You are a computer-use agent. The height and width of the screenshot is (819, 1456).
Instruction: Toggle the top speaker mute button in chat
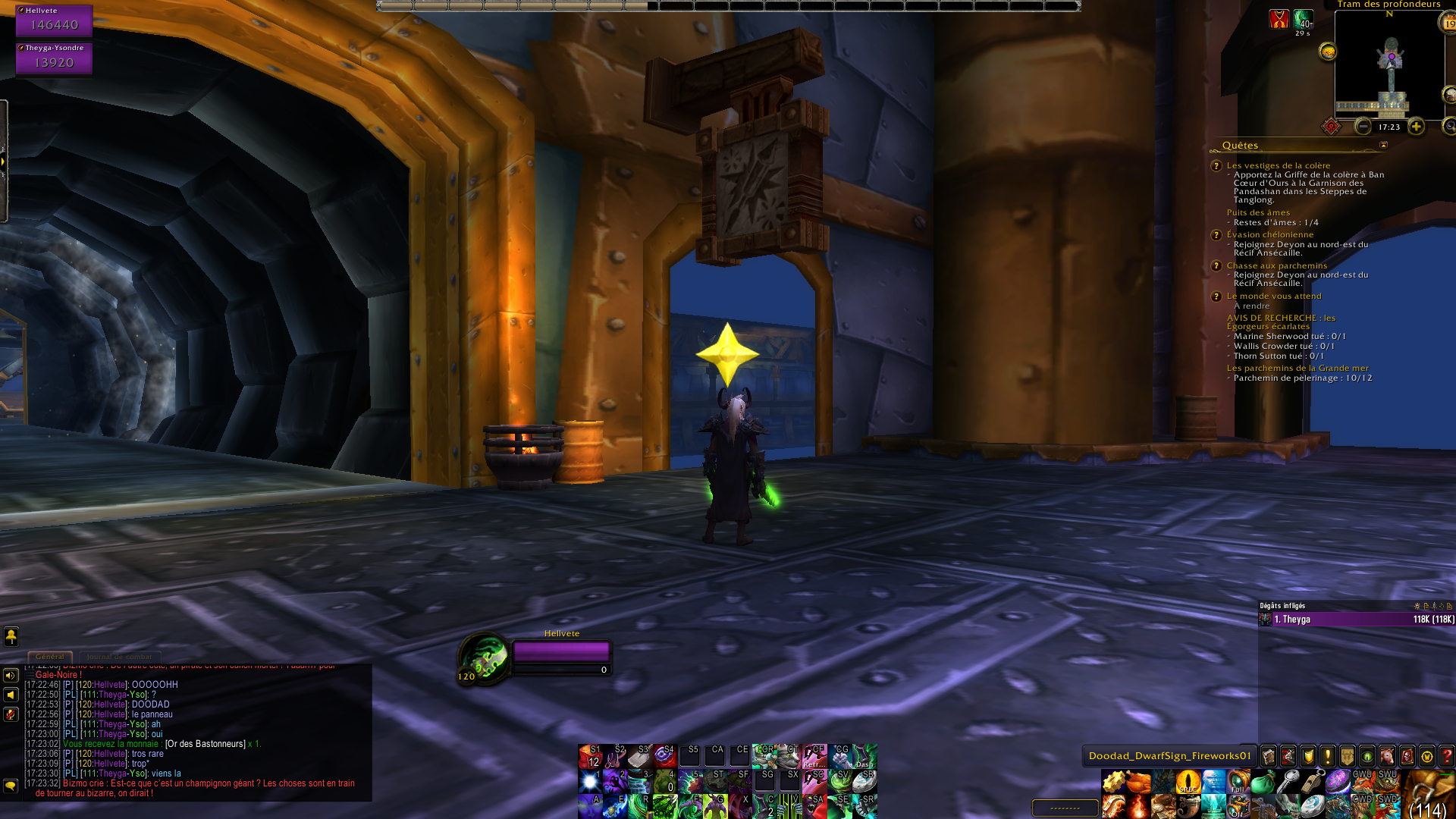(9, 676)
